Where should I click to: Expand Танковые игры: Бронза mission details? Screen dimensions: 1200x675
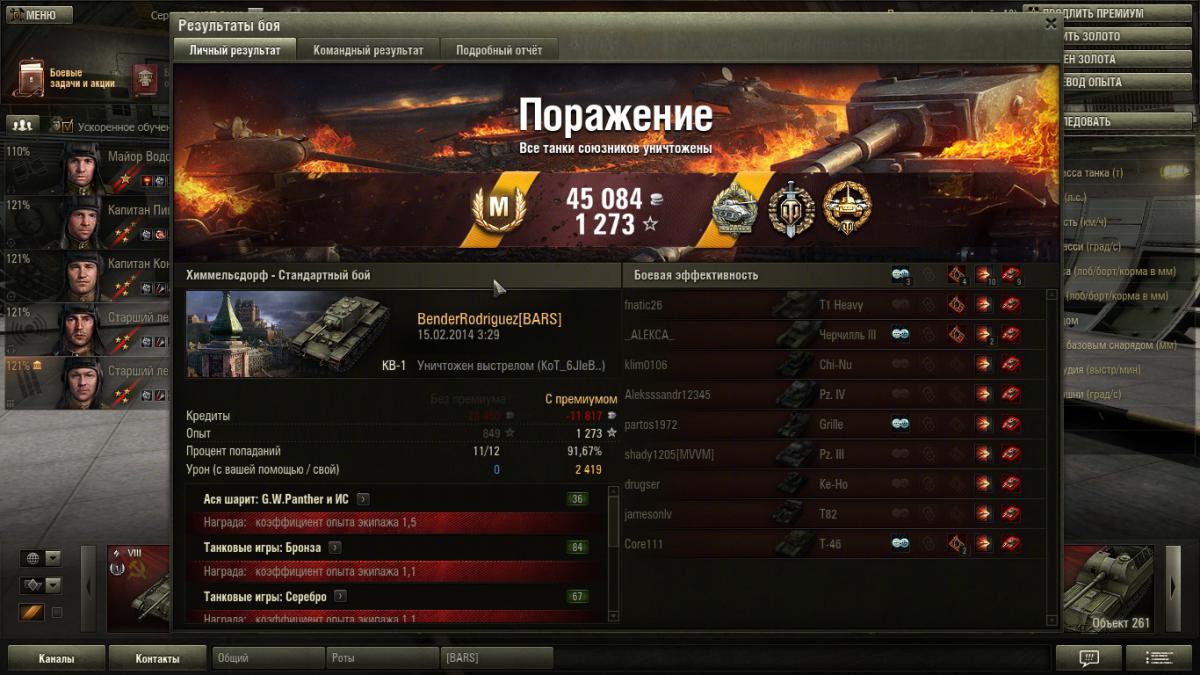(335, 547)
